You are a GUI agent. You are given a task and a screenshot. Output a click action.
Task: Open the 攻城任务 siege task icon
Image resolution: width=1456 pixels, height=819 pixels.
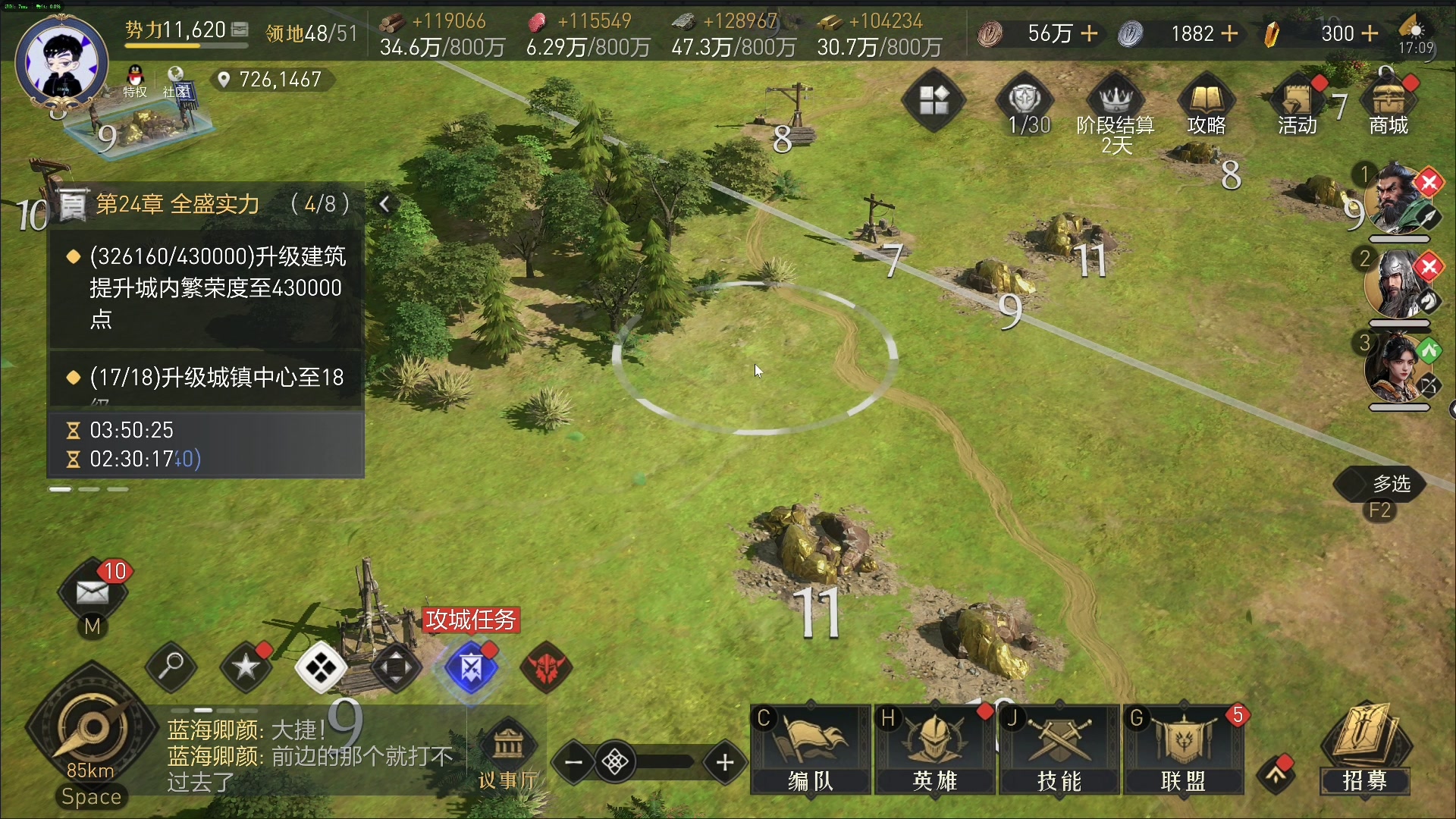471,668
